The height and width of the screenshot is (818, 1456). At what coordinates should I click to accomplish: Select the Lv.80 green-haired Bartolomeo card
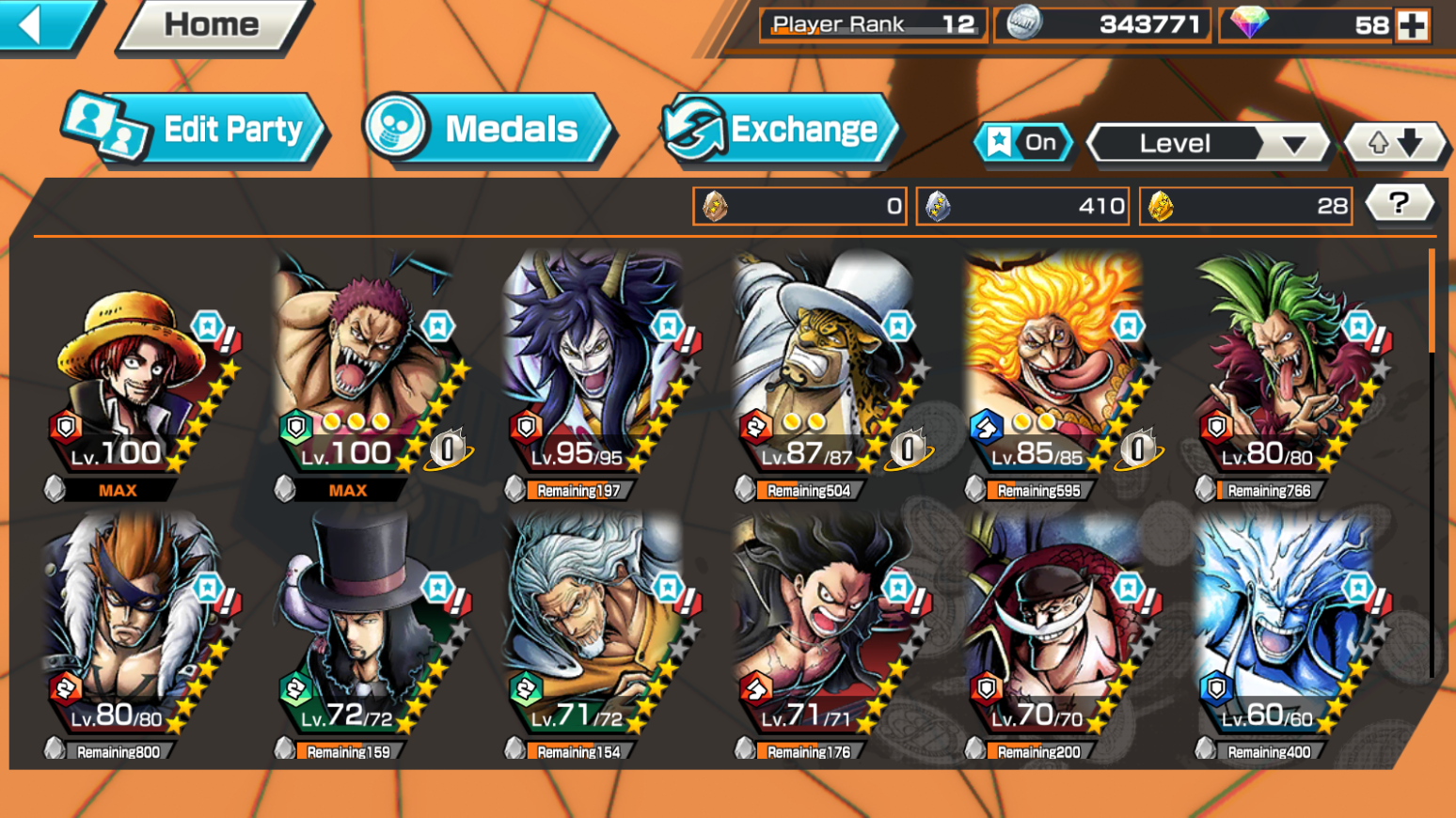[1287, 376]
